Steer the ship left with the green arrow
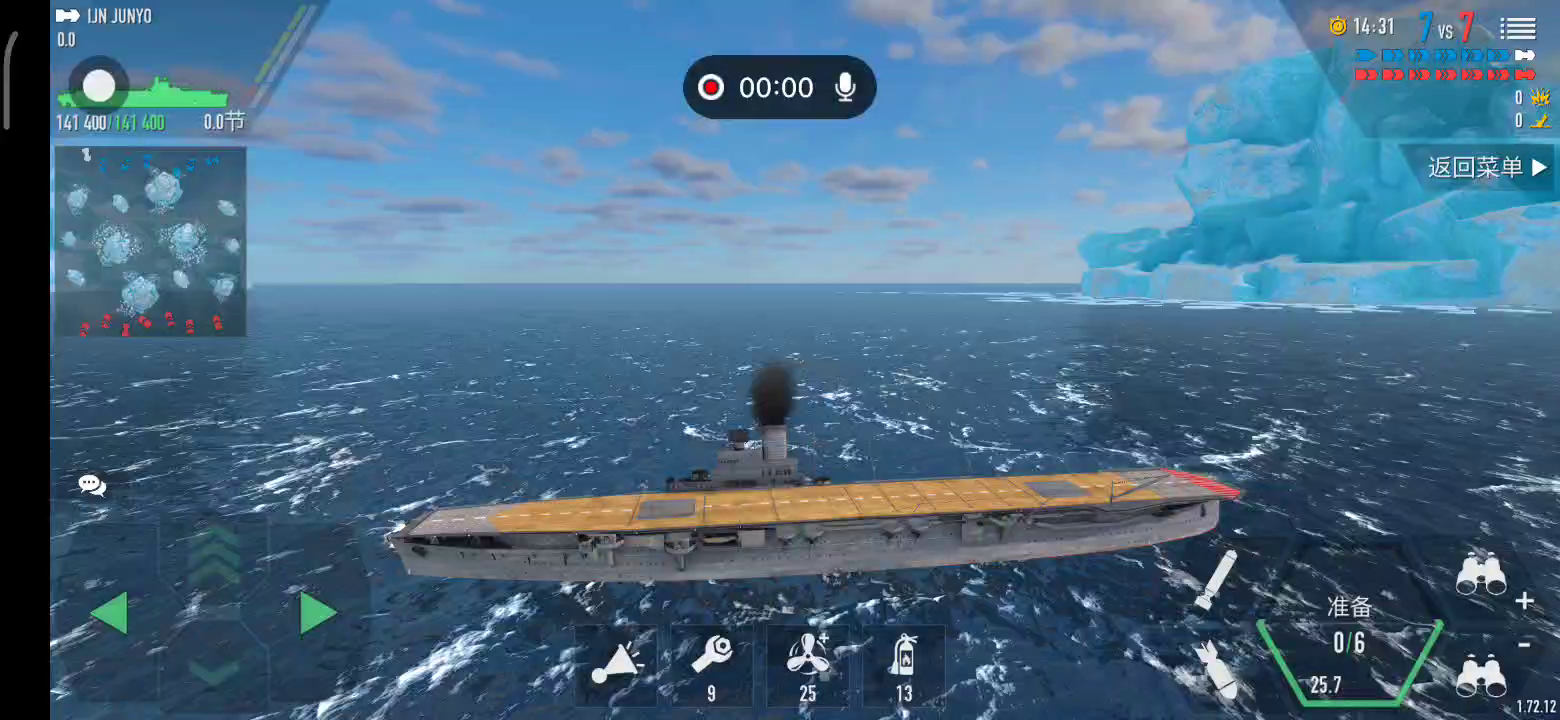Screen dimensions: 1560x720 tap(109, 613)
